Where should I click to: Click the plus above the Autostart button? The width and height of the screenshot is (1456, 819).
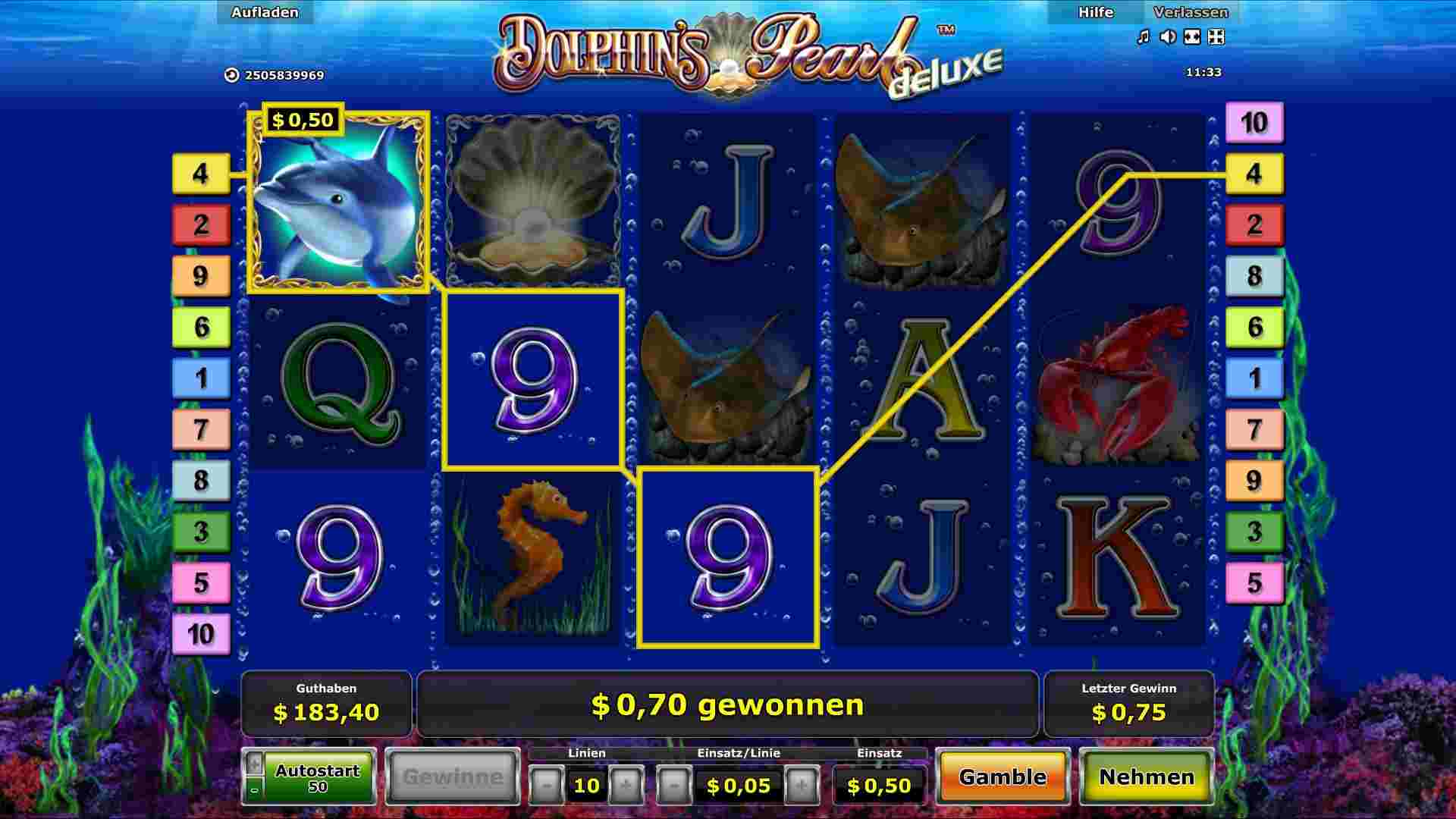[255, 762]
